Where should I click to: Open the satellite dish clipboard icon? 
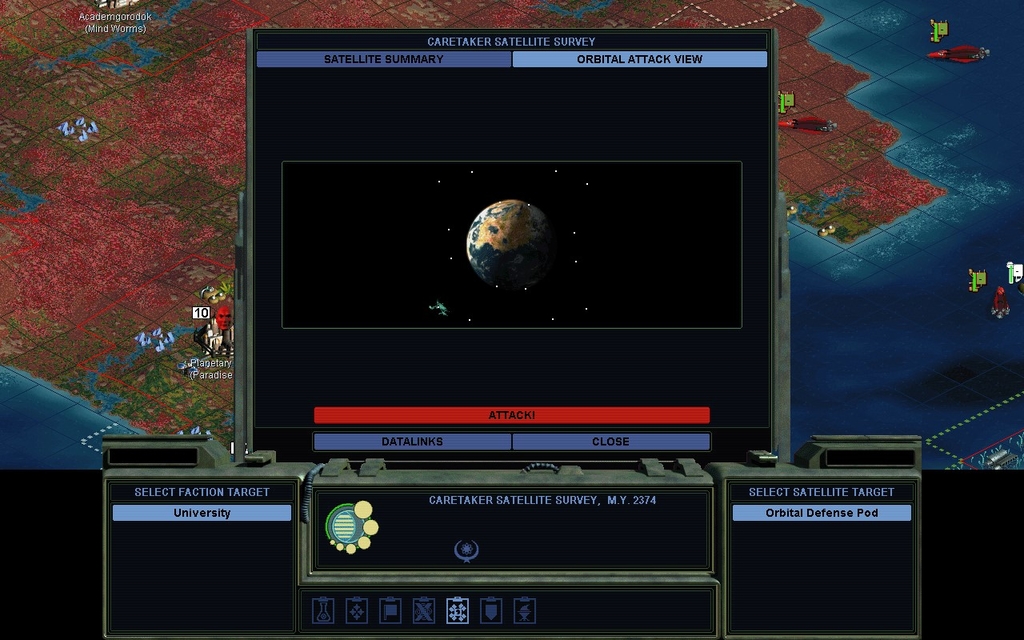(524, 610)
